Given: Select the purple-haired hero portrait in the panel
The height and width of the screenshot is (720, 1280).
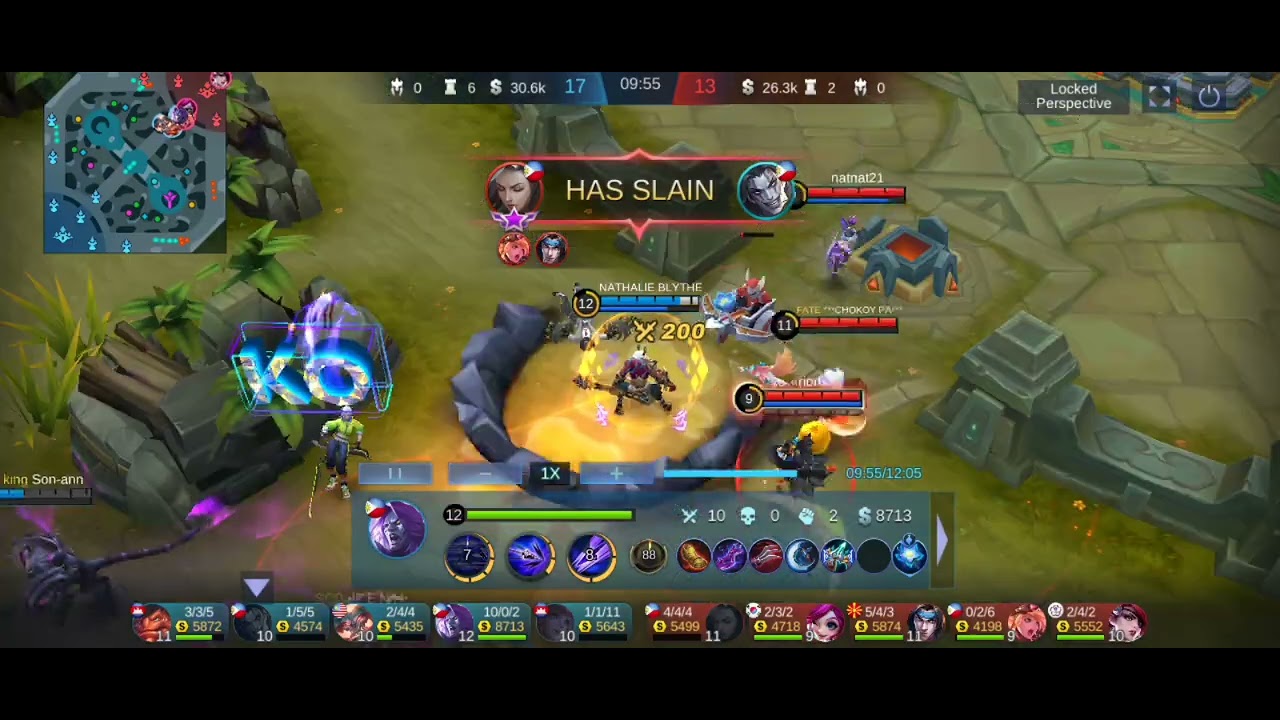Looking at the screenshot, I should (396, 529).
